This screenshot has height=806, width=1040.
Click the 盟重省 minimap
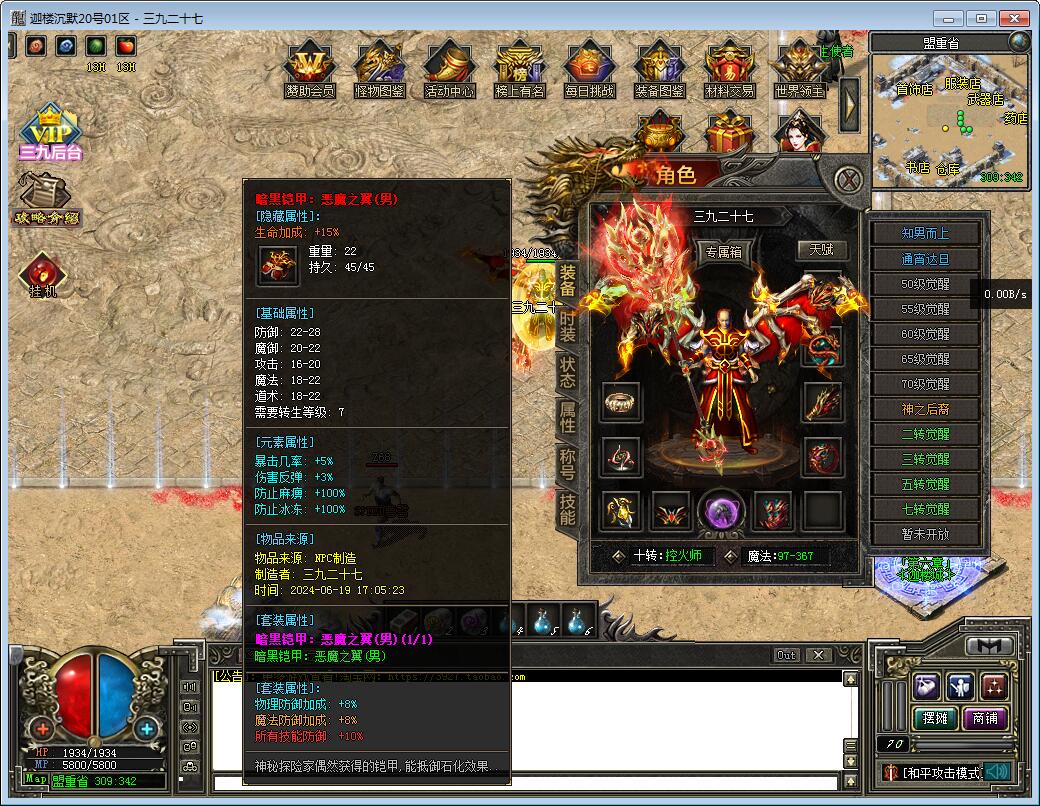point(948,118)
